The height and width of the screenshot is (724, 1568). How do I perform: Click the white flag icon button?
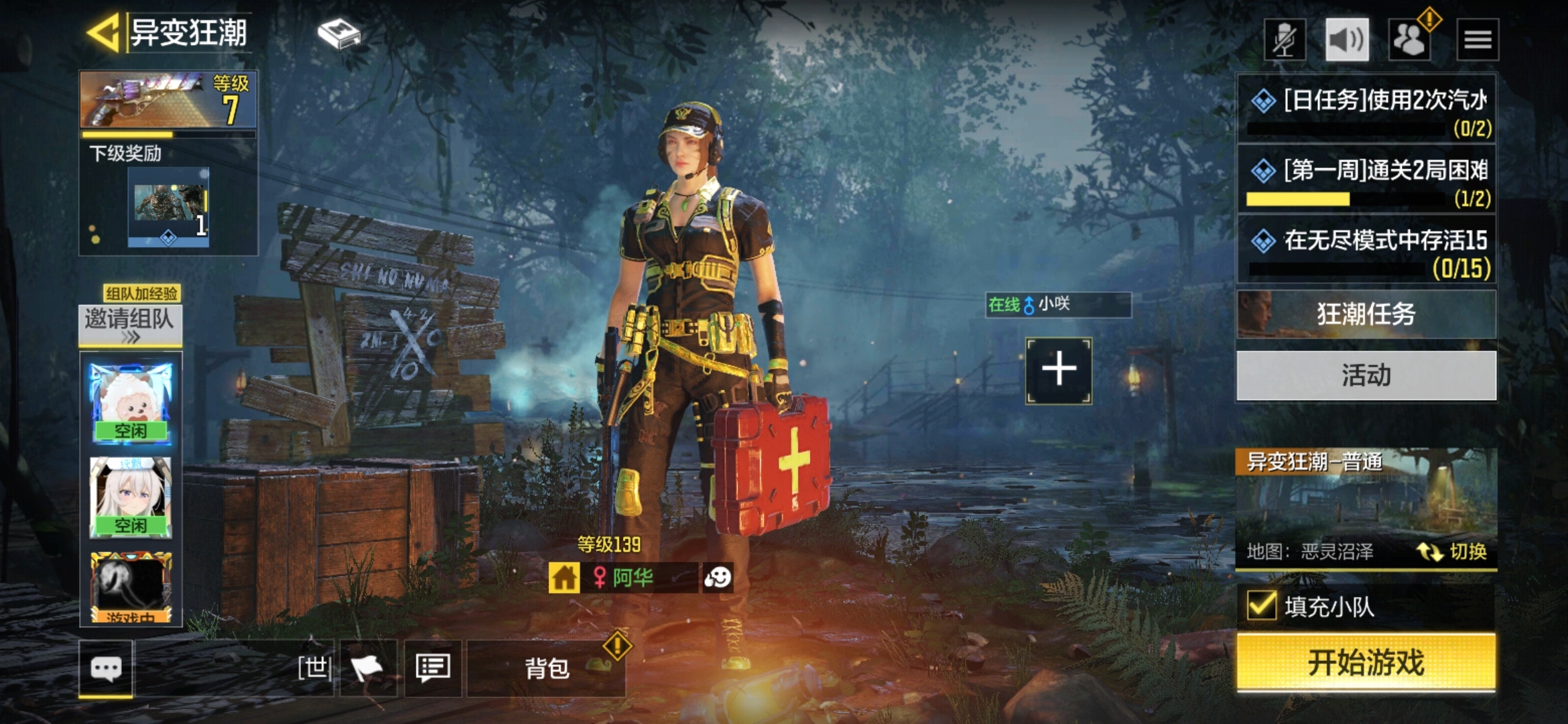click(x=368, y=668)
